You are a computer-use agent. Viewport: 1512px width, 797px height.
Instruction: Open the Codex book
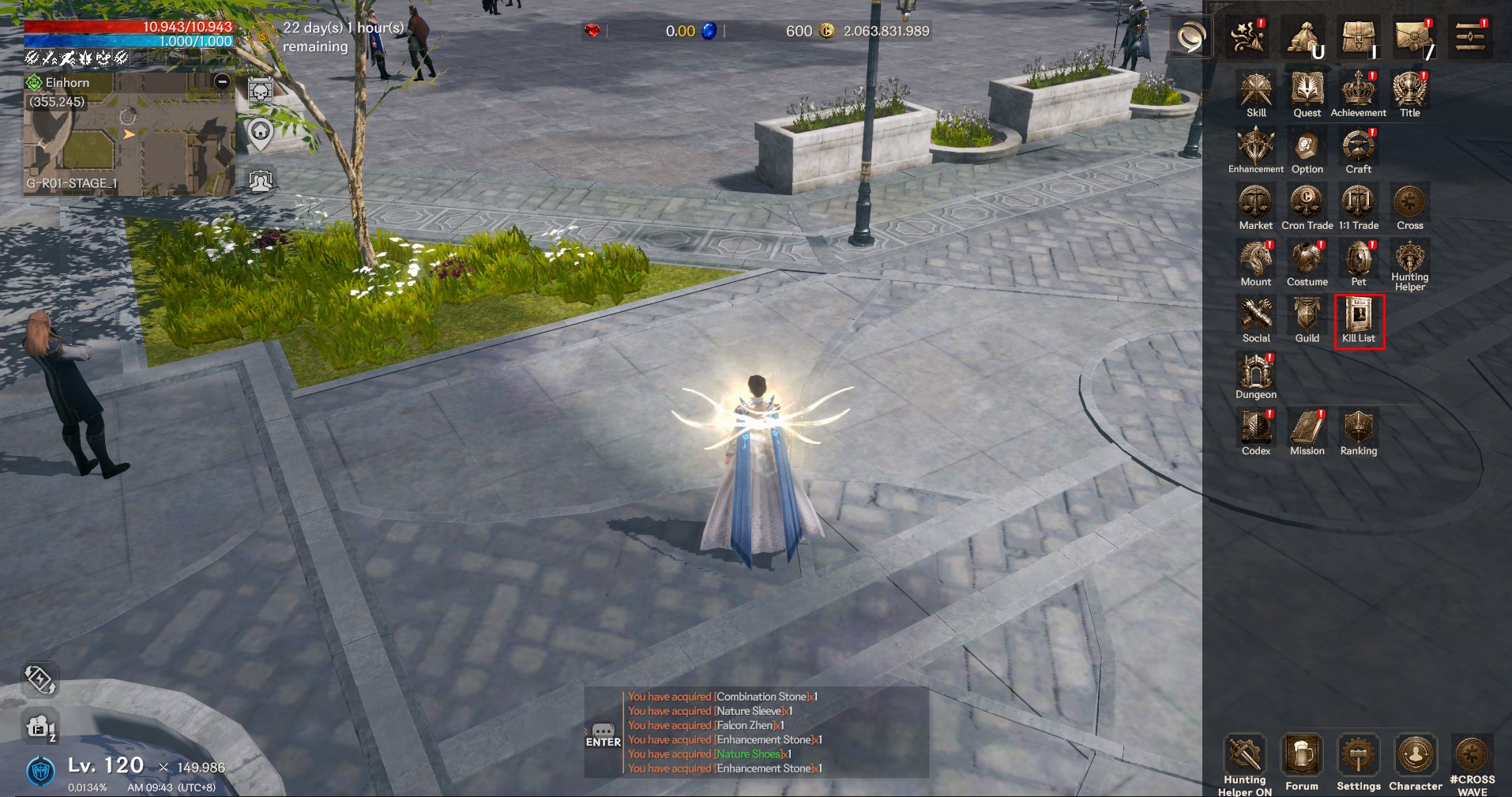click(1255, 429)
